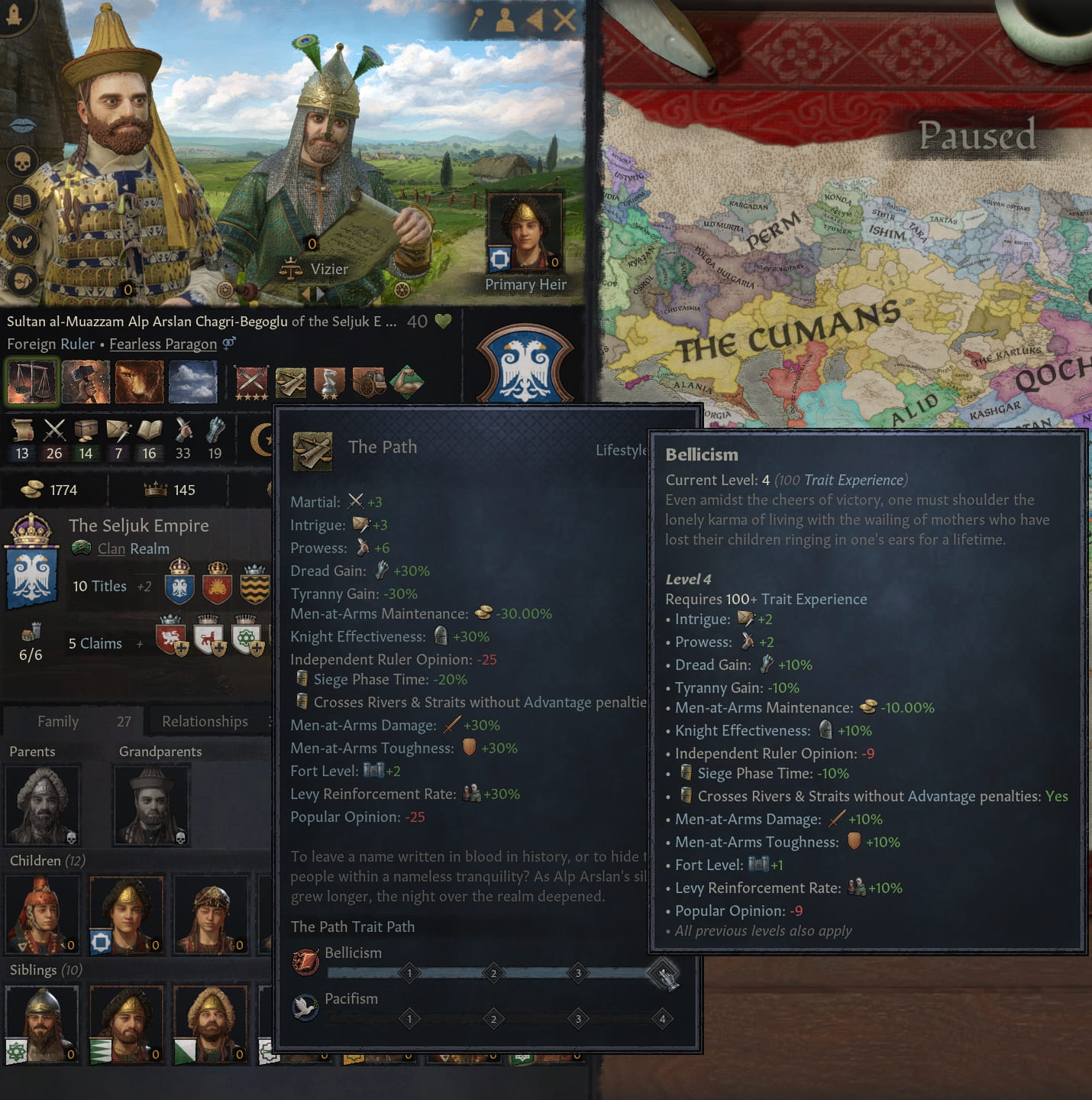The height and width of the screenshot is (1100, 1092).
Task: Select the scales of justice trait icon
Action: pos(32,381)
